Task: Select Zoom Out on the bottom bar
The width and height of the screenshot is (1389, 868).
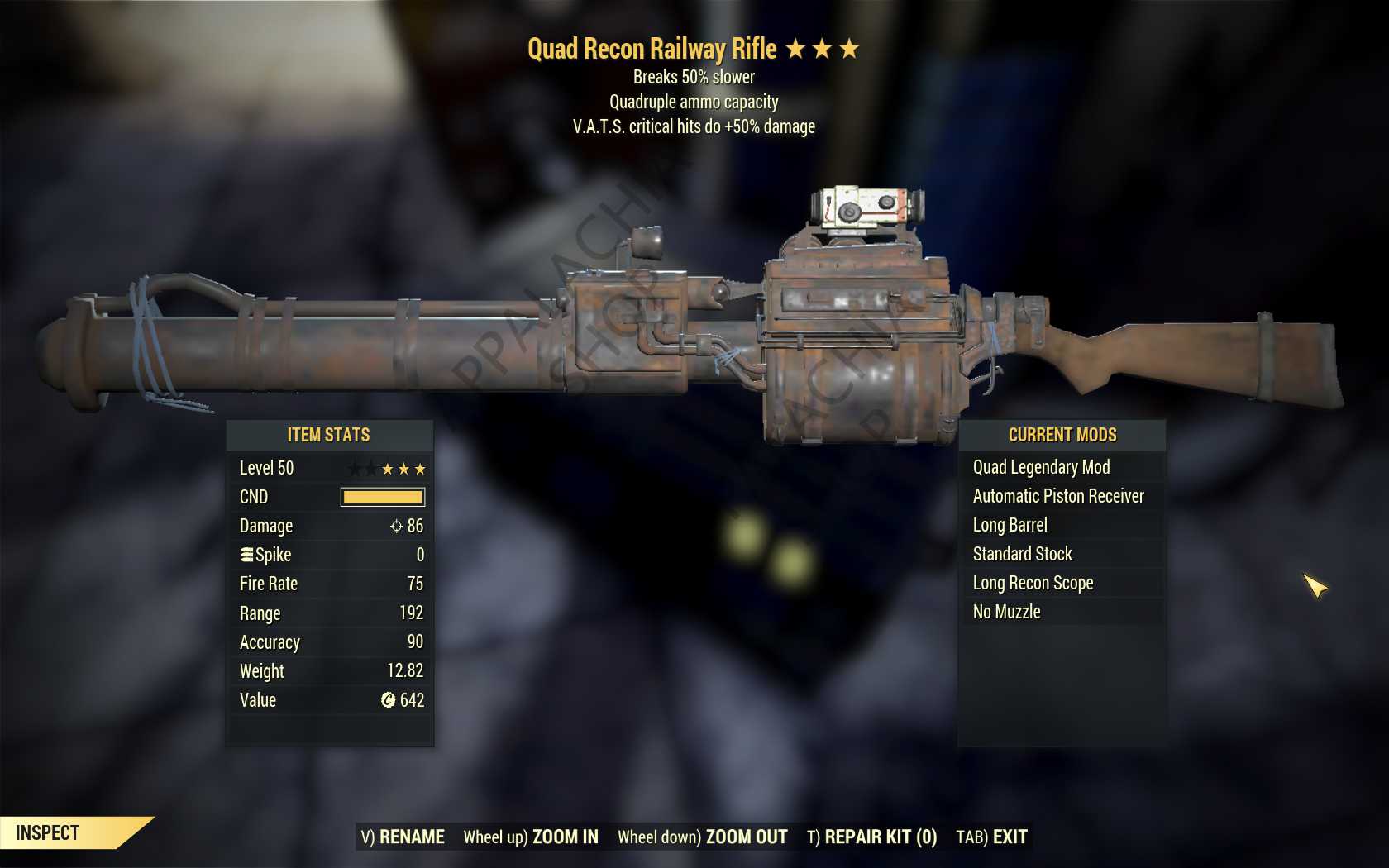Action: [x=703, y=837]
